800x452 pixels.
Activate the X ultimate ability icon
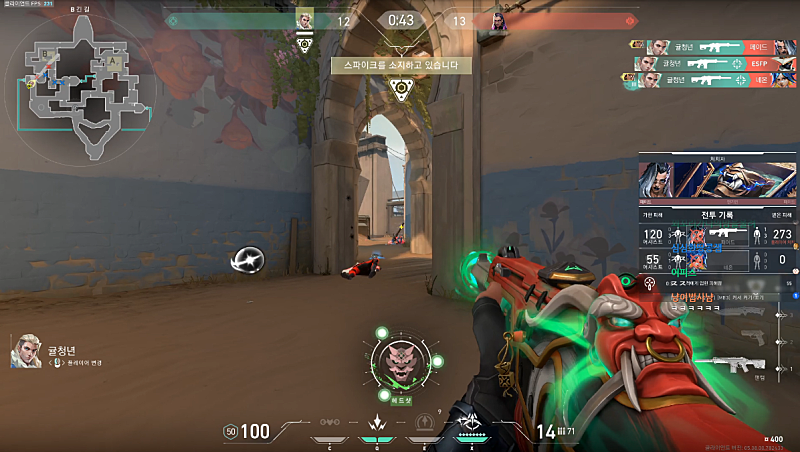tap(470, 425)
